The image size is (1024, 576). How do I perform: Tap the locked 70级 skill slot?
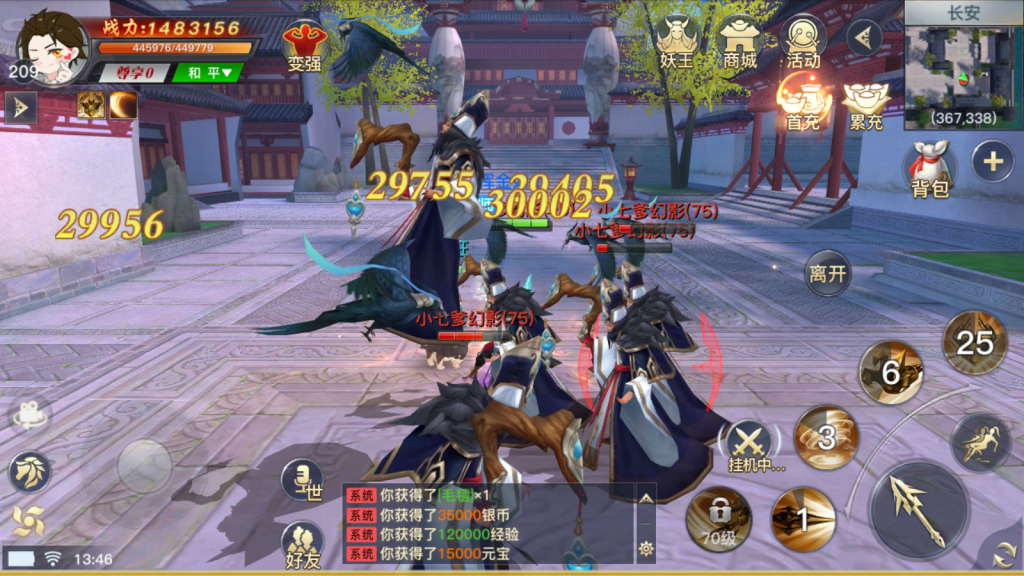[719, 518]
